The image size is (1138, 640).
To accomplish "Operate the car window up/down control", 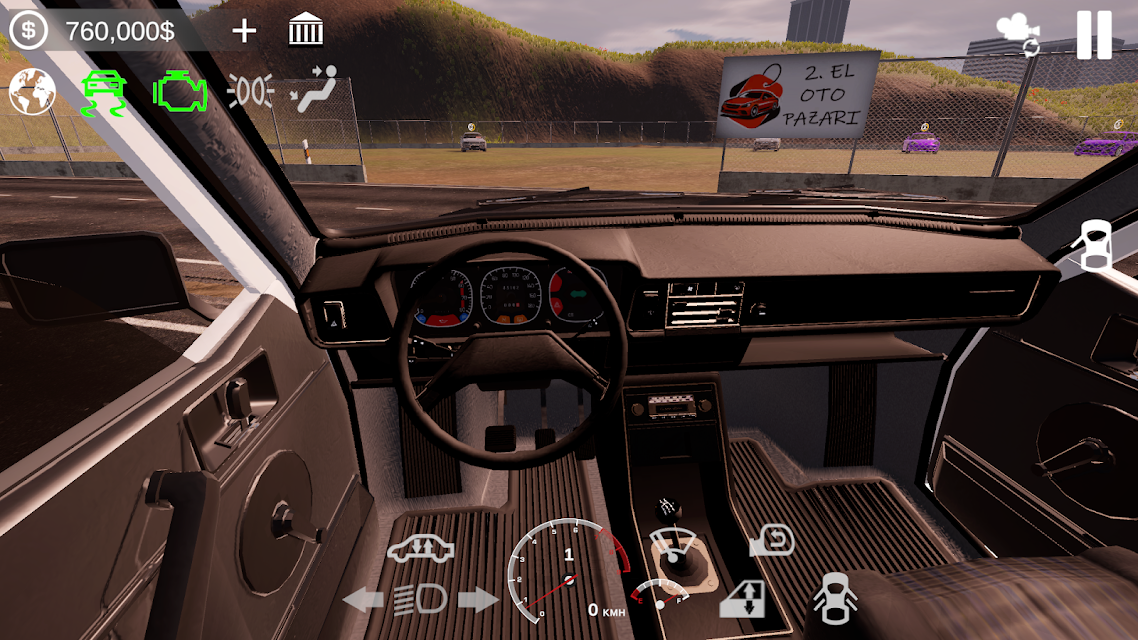I will (742, 599).
